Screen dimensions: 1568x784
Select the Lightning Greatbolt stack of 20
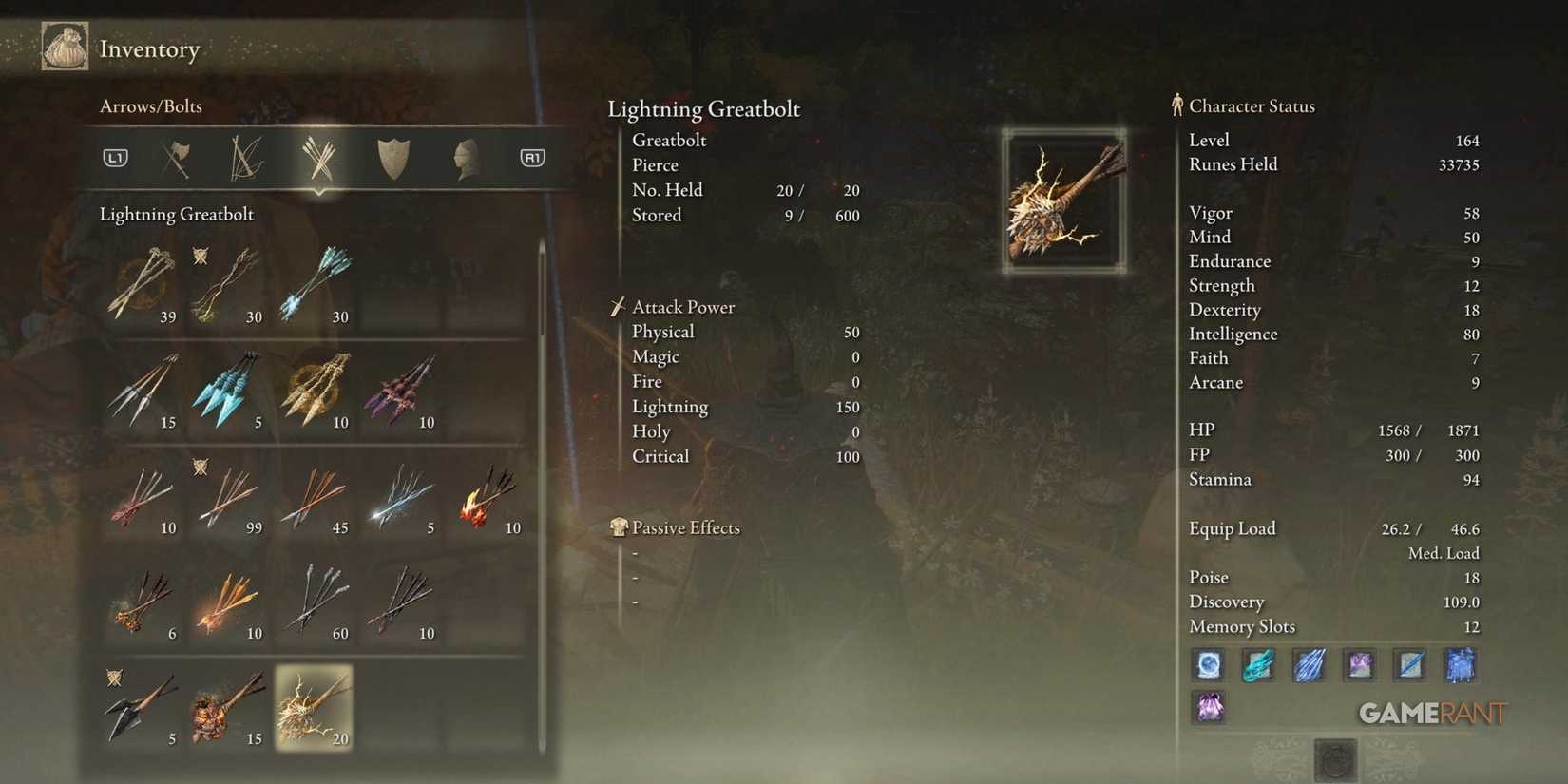(314, 708)
